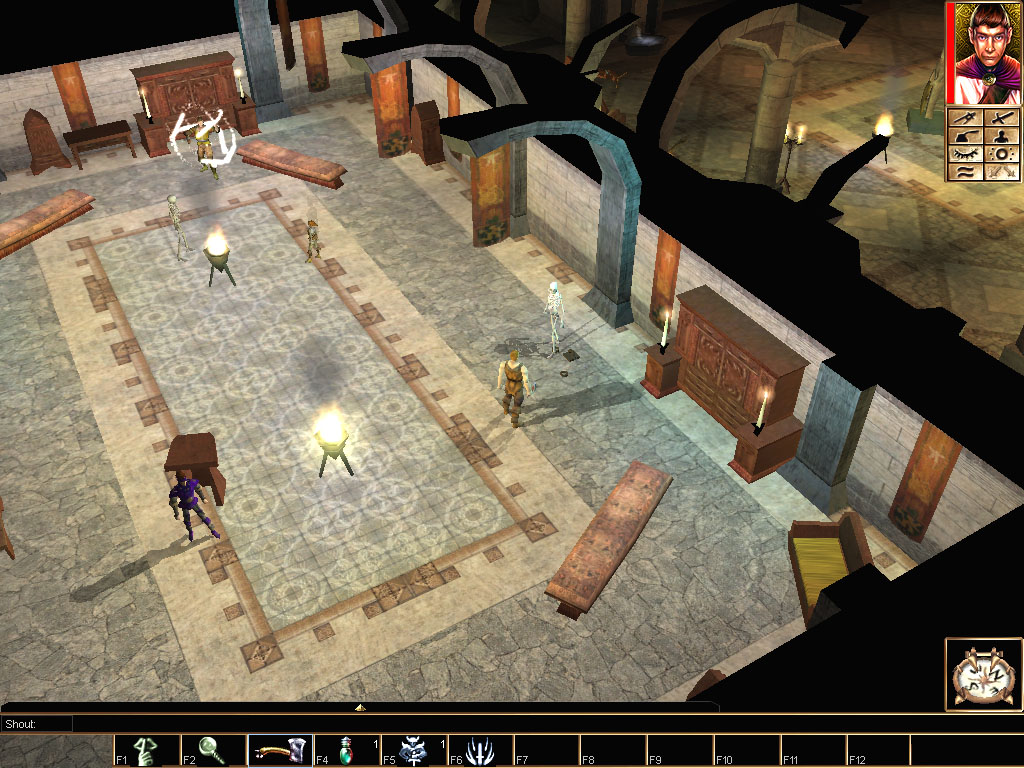Activate the F2 magnifying glass quickslot
The image size is (1024, 768).
[213, 750]
